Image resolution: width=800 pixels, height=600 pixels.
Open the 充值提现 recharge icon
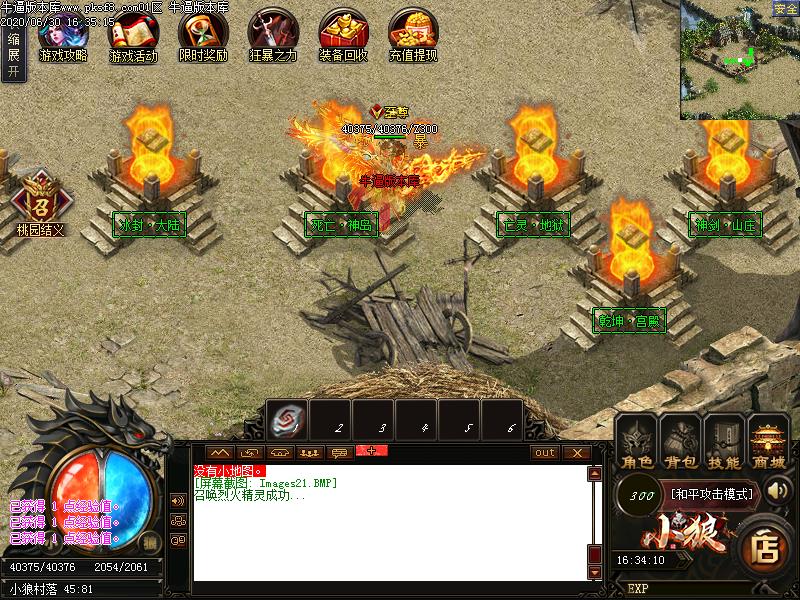click(x=413, y=35)
